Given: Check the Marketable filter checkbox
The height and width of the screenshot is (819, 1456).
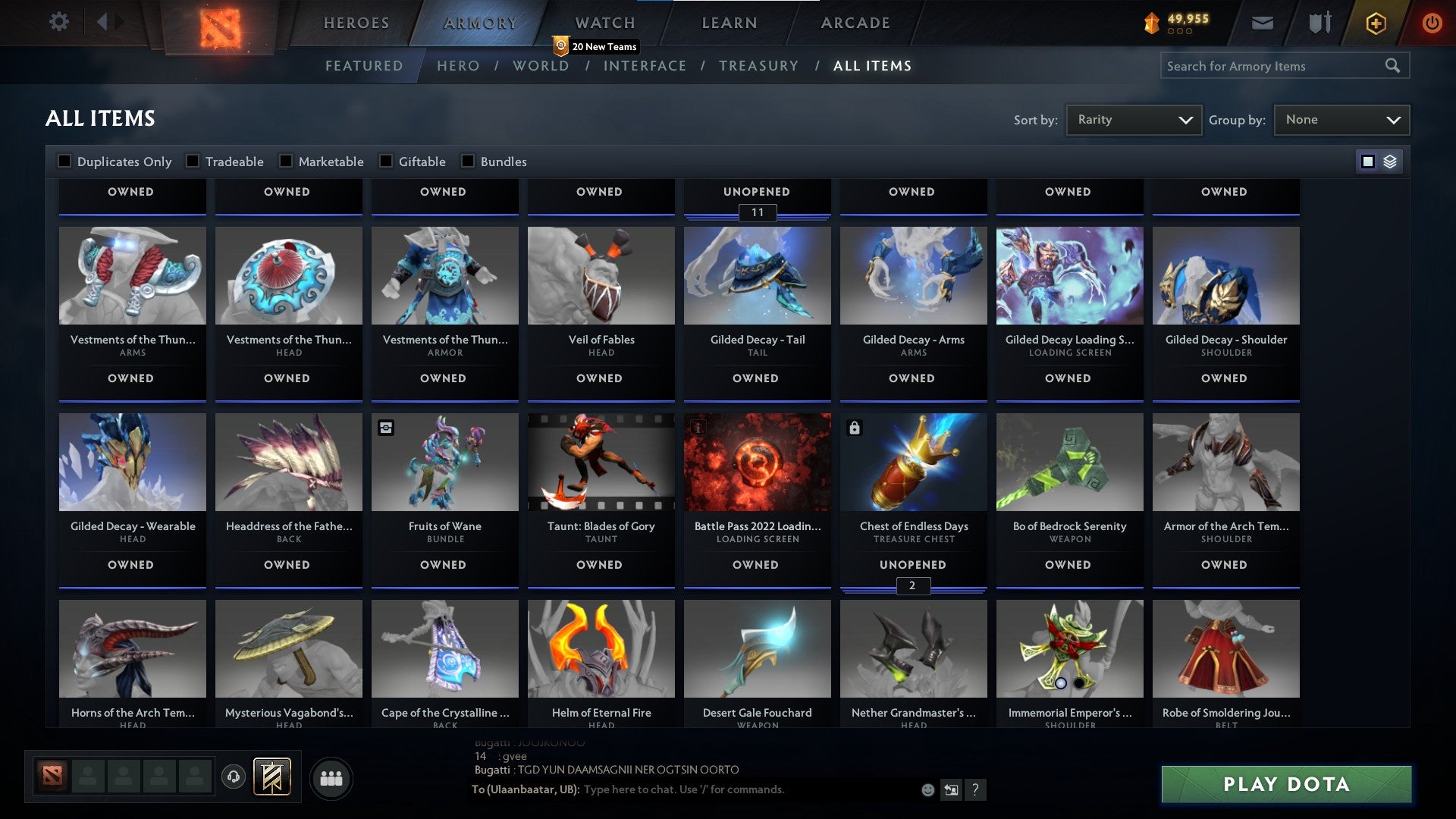Looking at the screenshot, I should click(x=286, y=161).
